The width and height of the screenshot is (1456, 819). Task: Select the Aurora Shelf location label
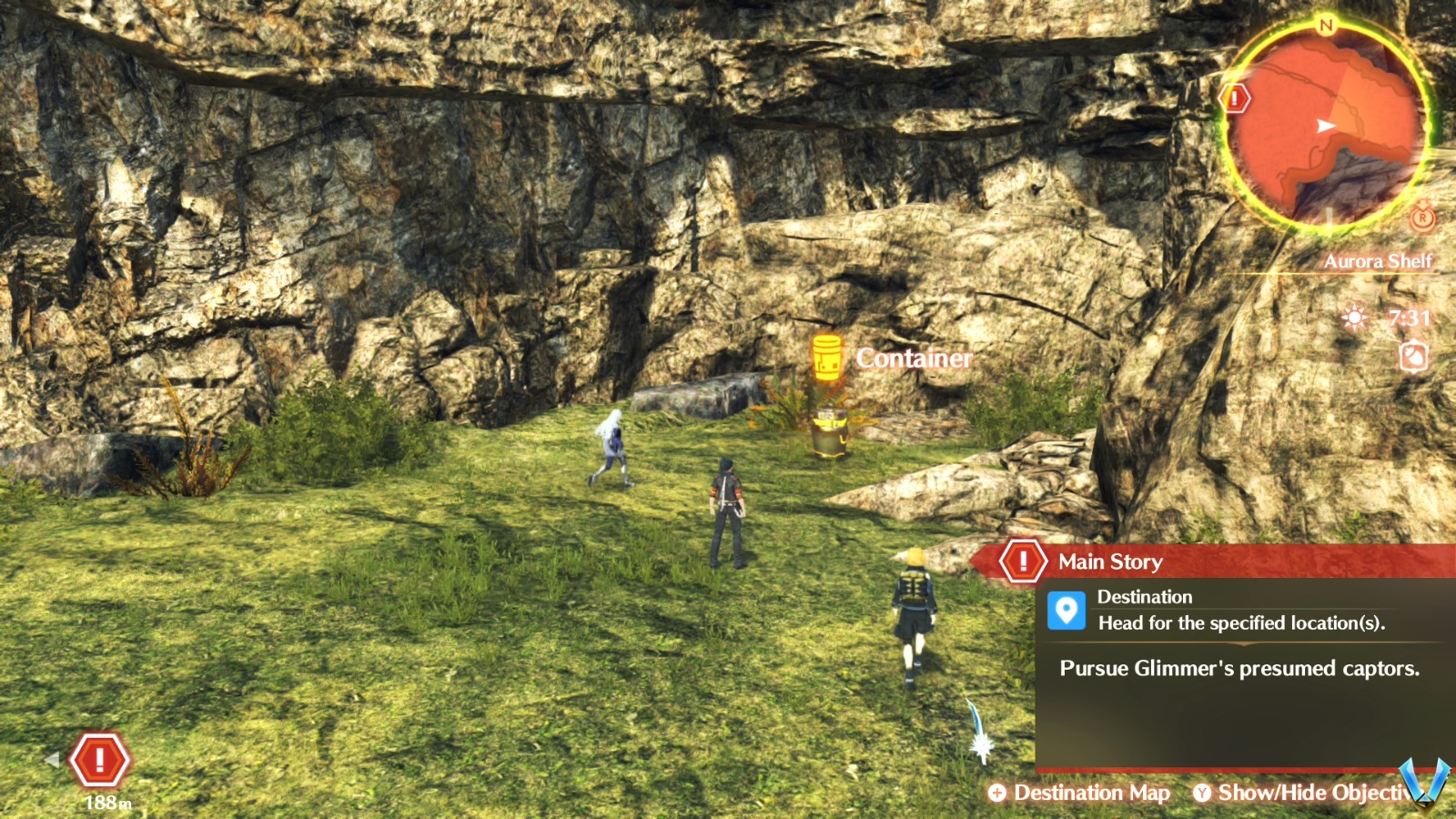(x=1380, y=263)
